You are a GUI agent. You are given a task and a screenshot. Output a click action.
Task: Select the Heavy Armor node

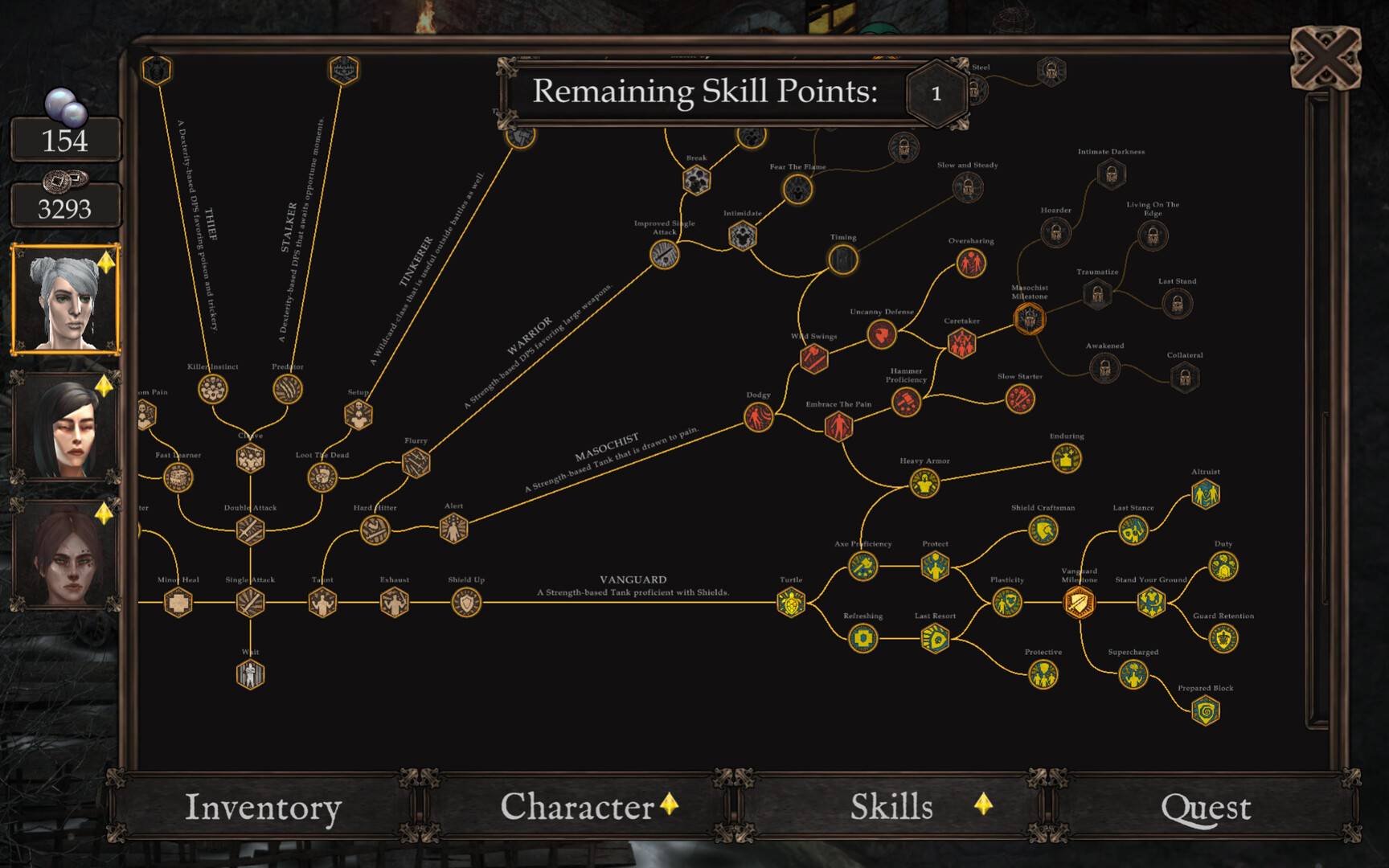pyautogui.click(x=924, y=483)
